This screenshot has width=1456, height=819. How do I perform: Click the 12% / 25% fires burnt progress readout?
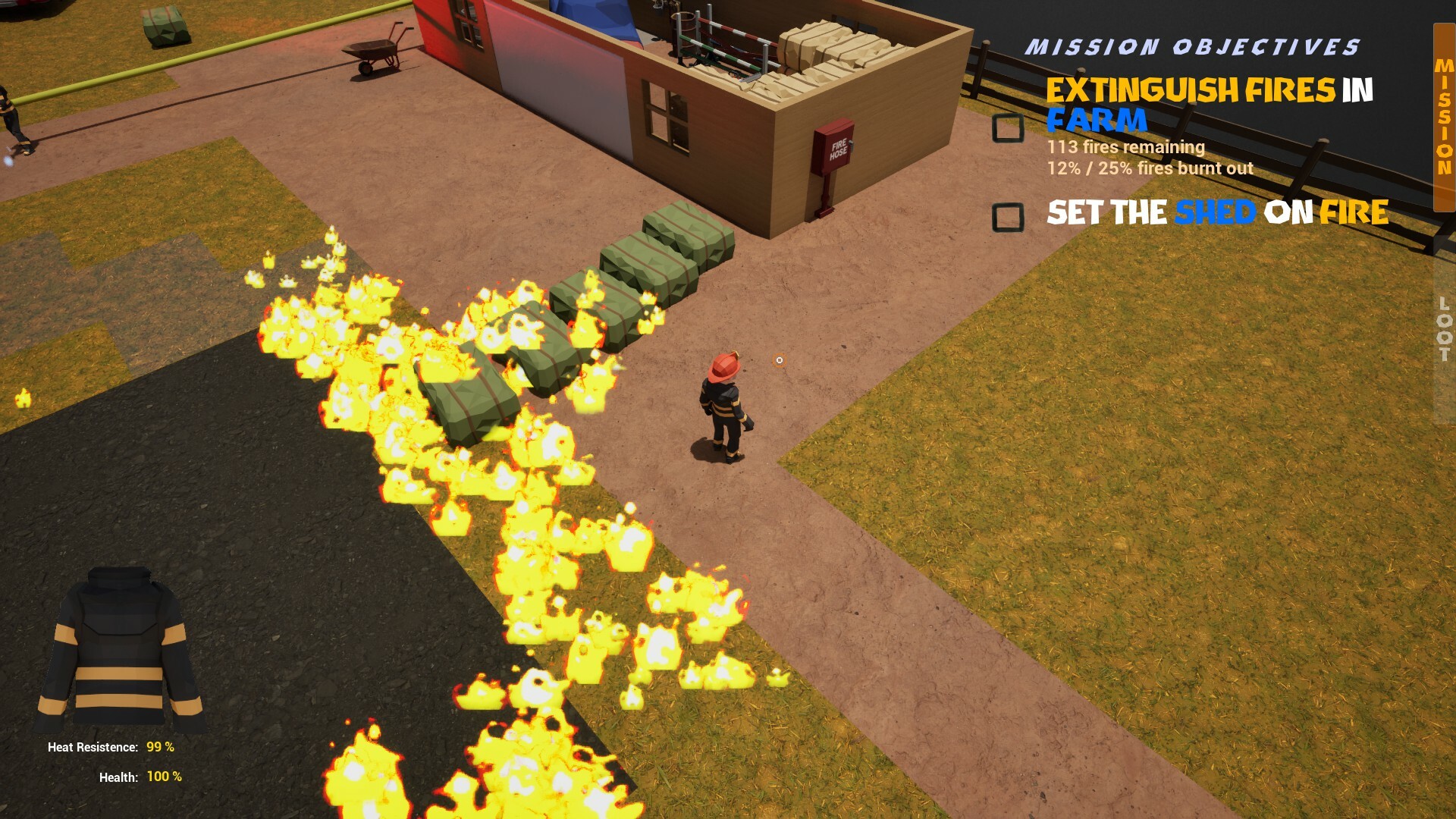click(1149, 169)
